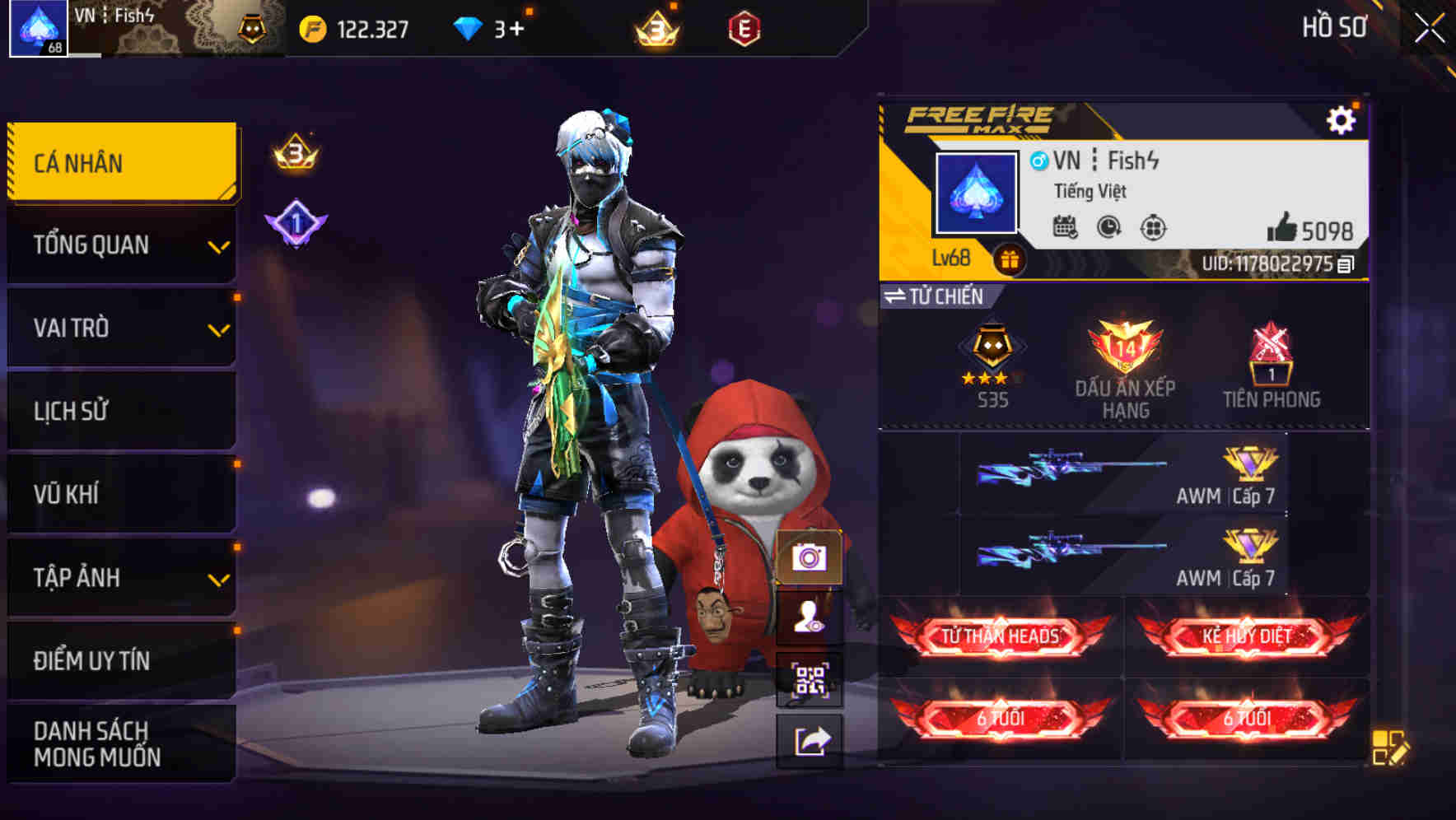Switch to the Vũ Khí tab

tap(120, 494)
